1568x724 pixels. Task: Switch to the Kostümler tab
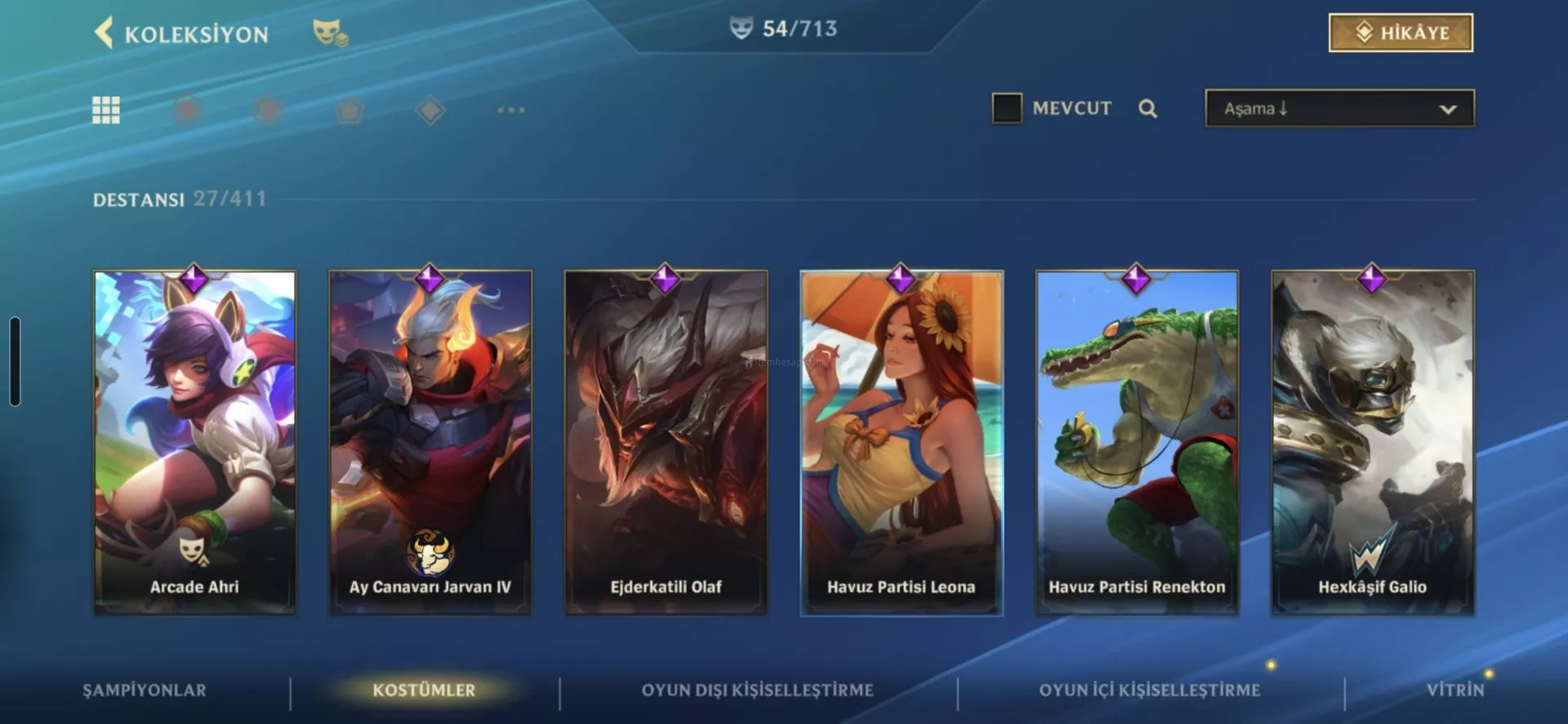coord(424,690)
